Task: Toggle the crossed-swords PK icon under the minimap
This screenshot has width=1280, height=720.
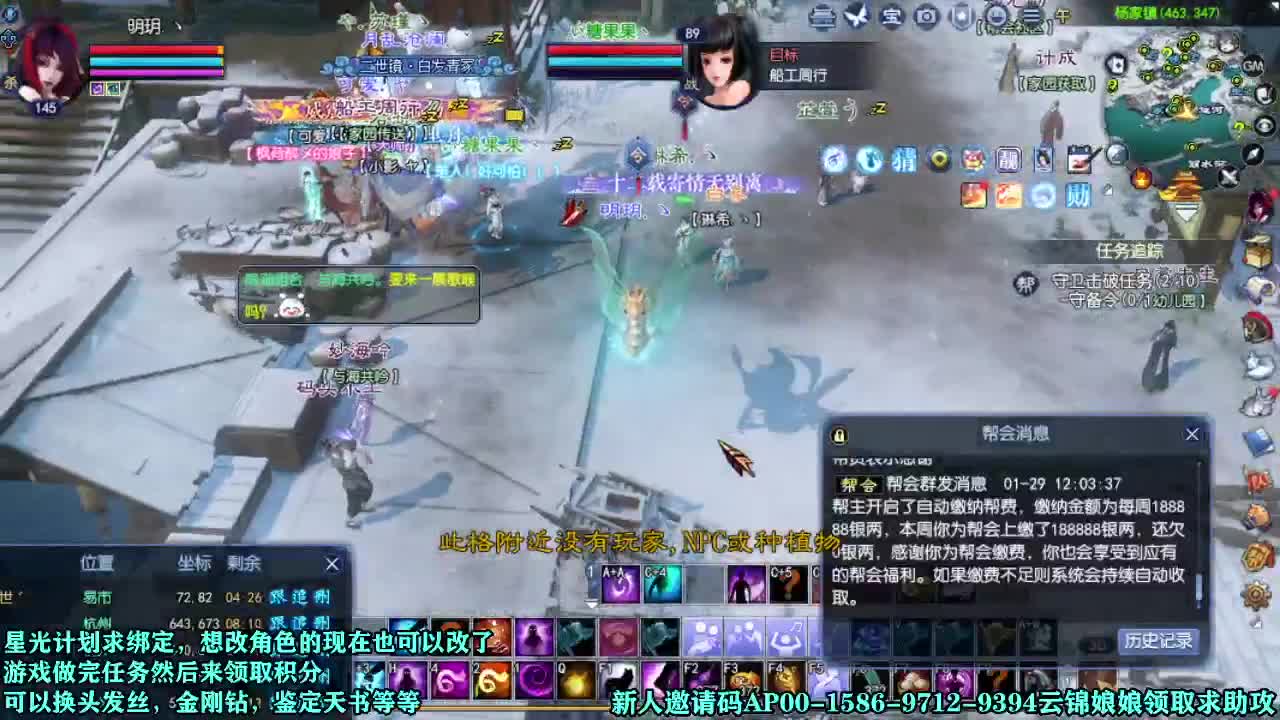Action: click(x=1227, y=177)
